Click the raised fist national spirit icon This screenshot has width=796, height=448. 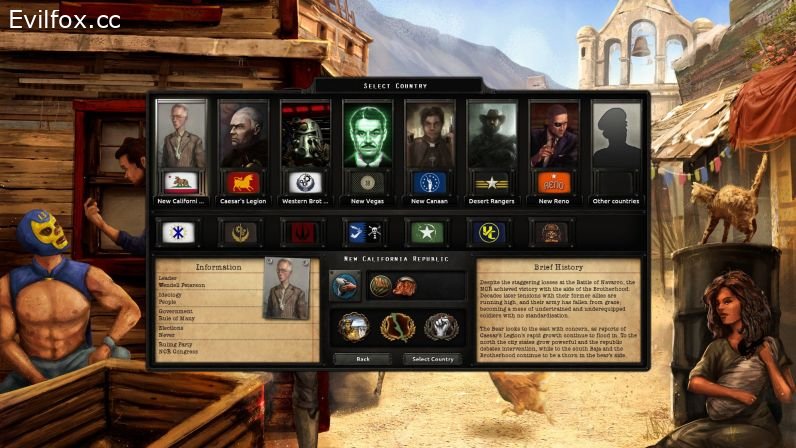coord(440,326)
